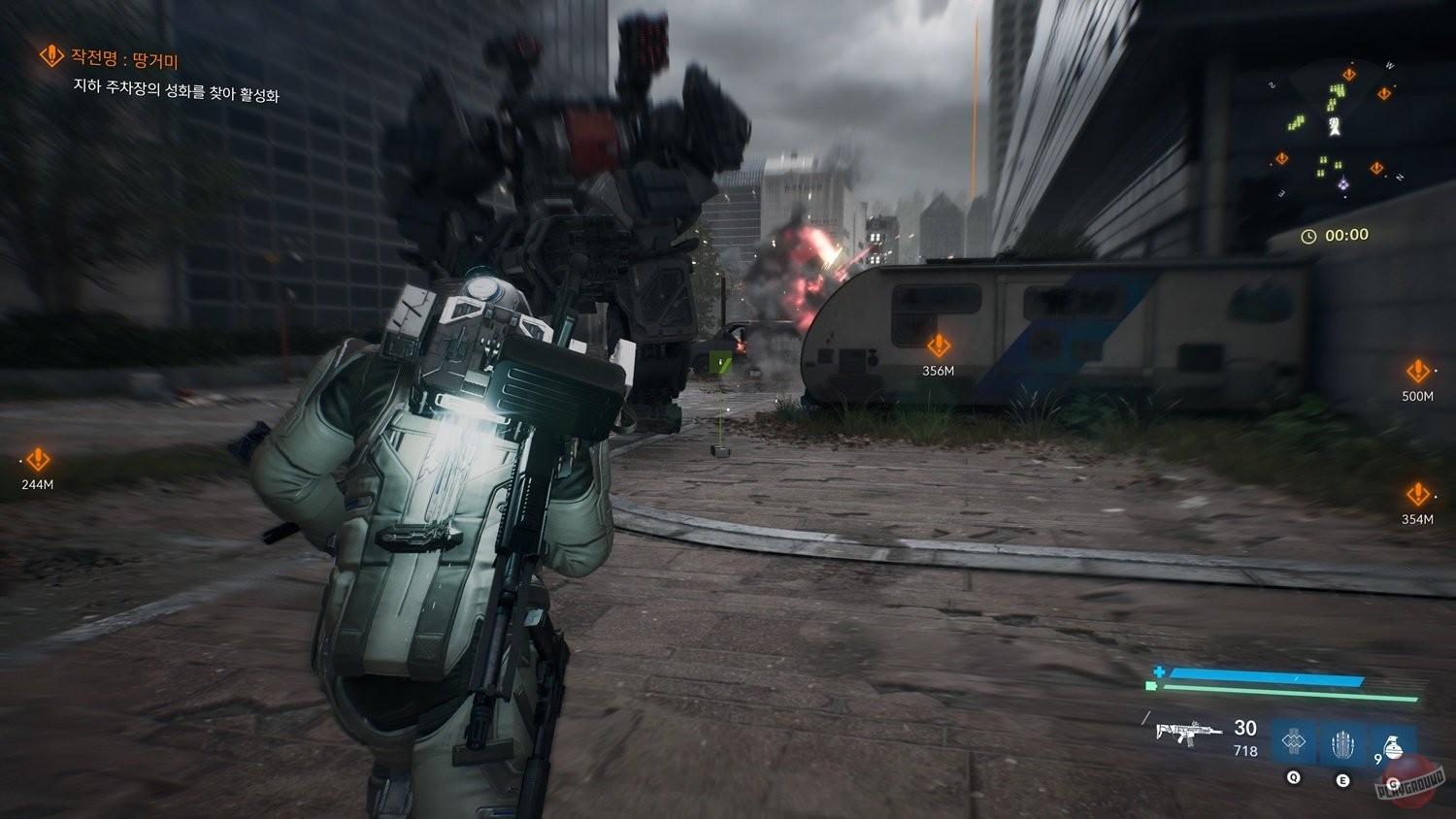Click the assault rifle weapon icon
This screenshot has width=1456, height=819.
[1190, 733]
